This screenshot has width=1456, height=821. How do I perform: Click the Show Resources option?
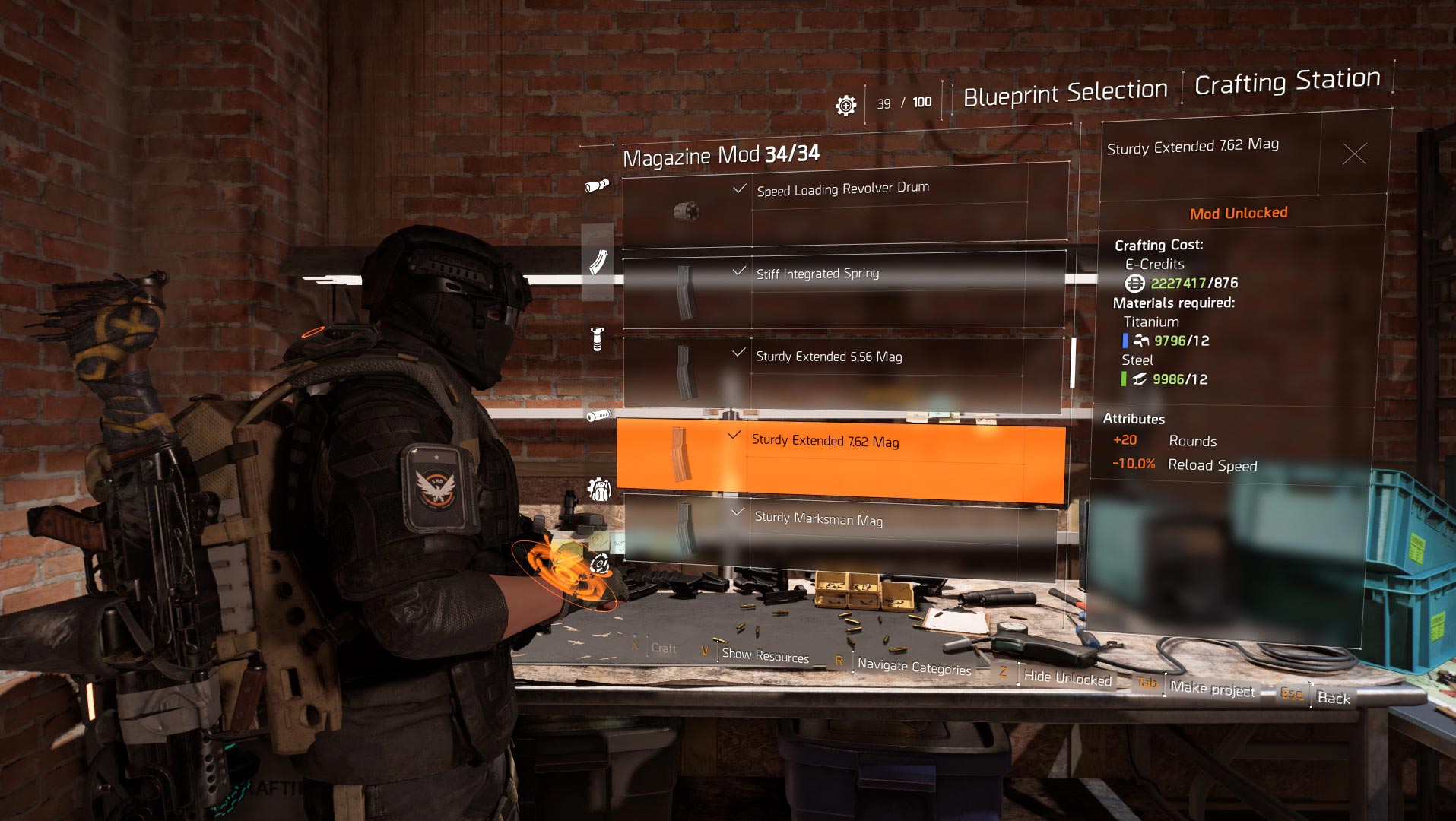pos(765,655)
